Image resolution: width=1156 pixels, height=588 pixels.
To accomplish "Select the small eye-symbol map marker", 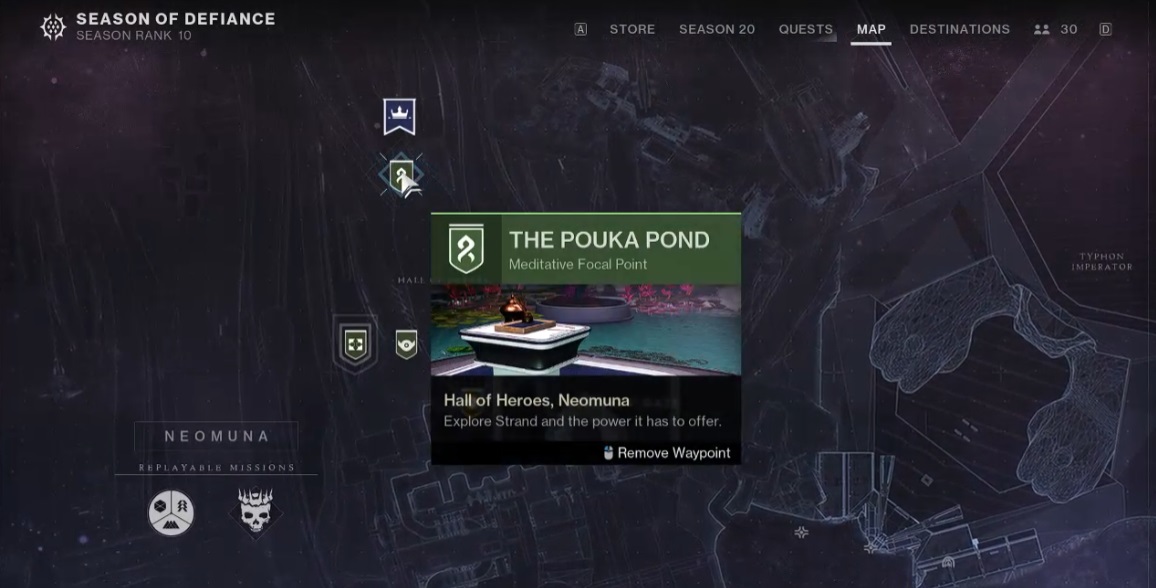I will click(x=406, y=345).
